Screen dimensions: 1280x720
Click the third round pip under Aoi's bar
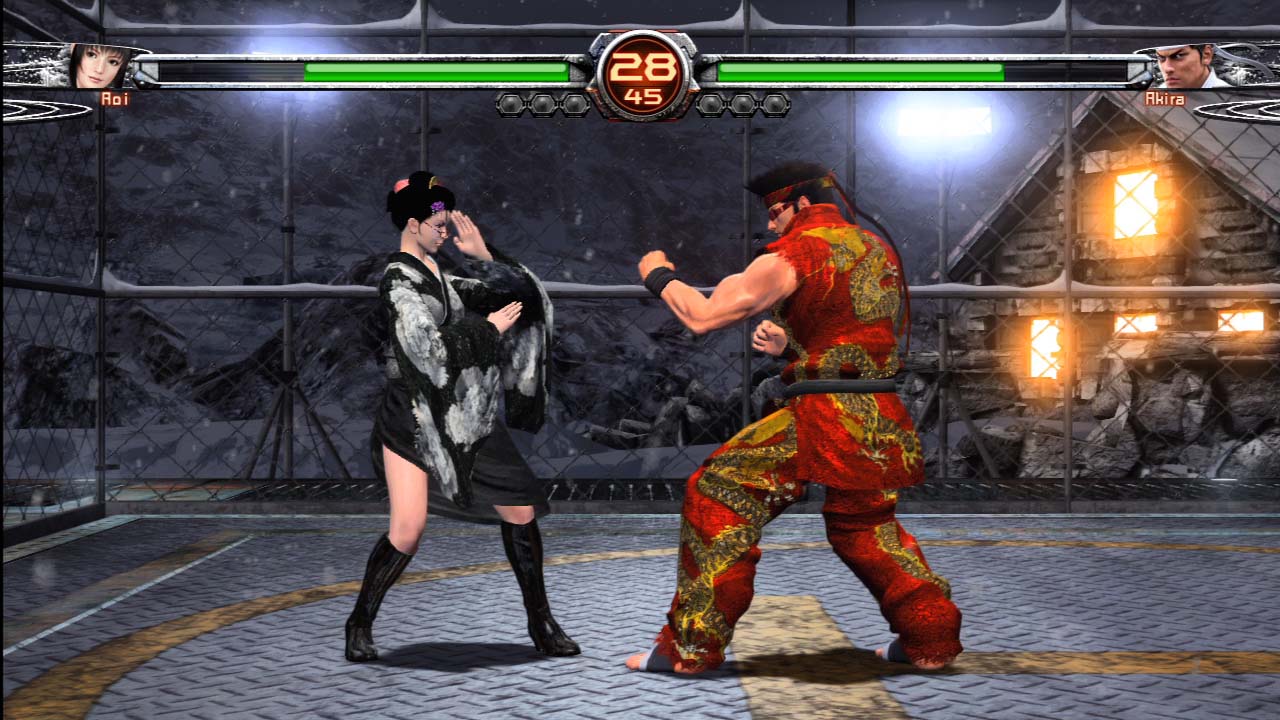(x=574, y=102)
